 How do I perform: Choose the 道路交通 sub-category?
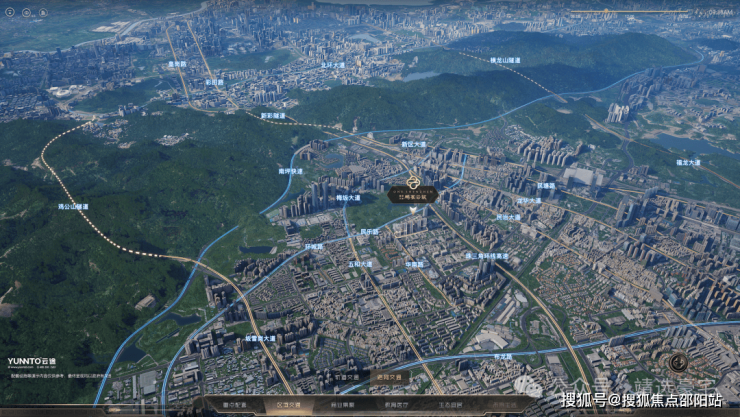point(390,378)
